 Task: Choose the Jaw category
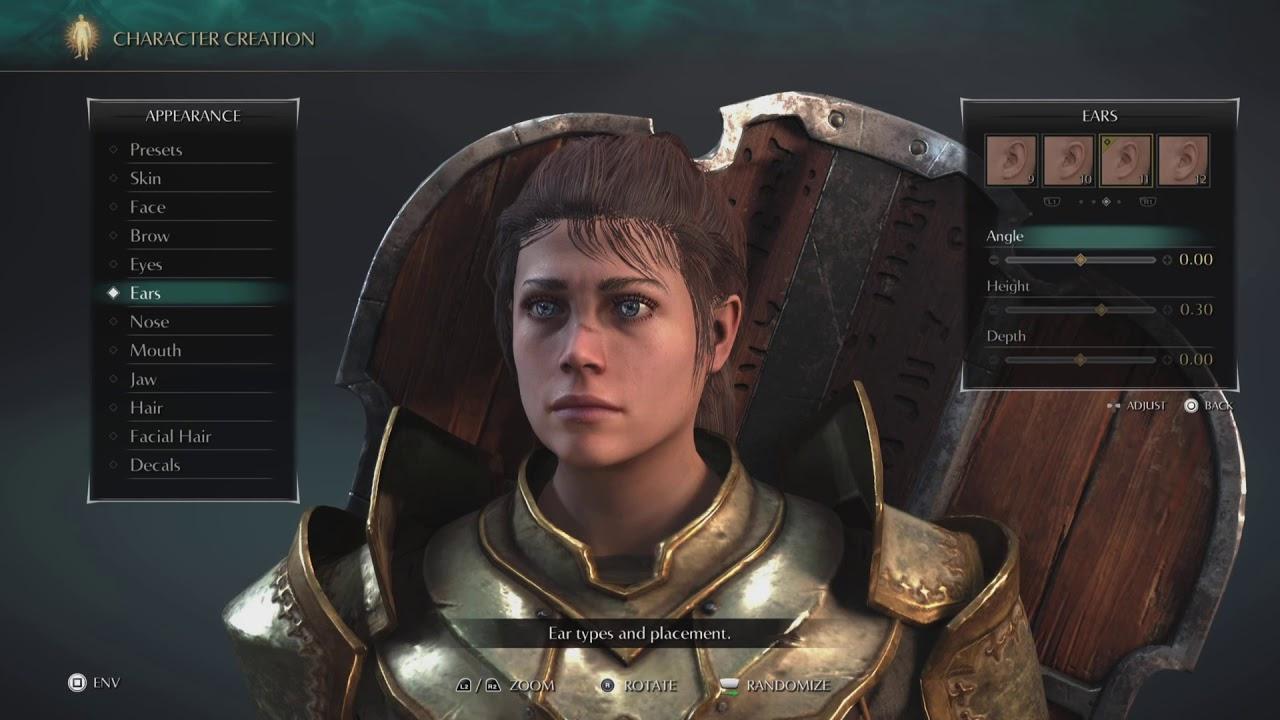[144, 380]
